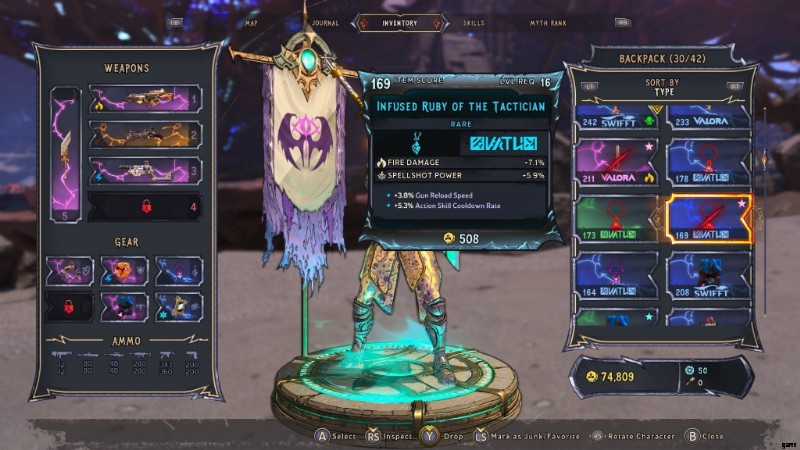
Task: Pick the score 164 backpack item
Action: (616, 276)
